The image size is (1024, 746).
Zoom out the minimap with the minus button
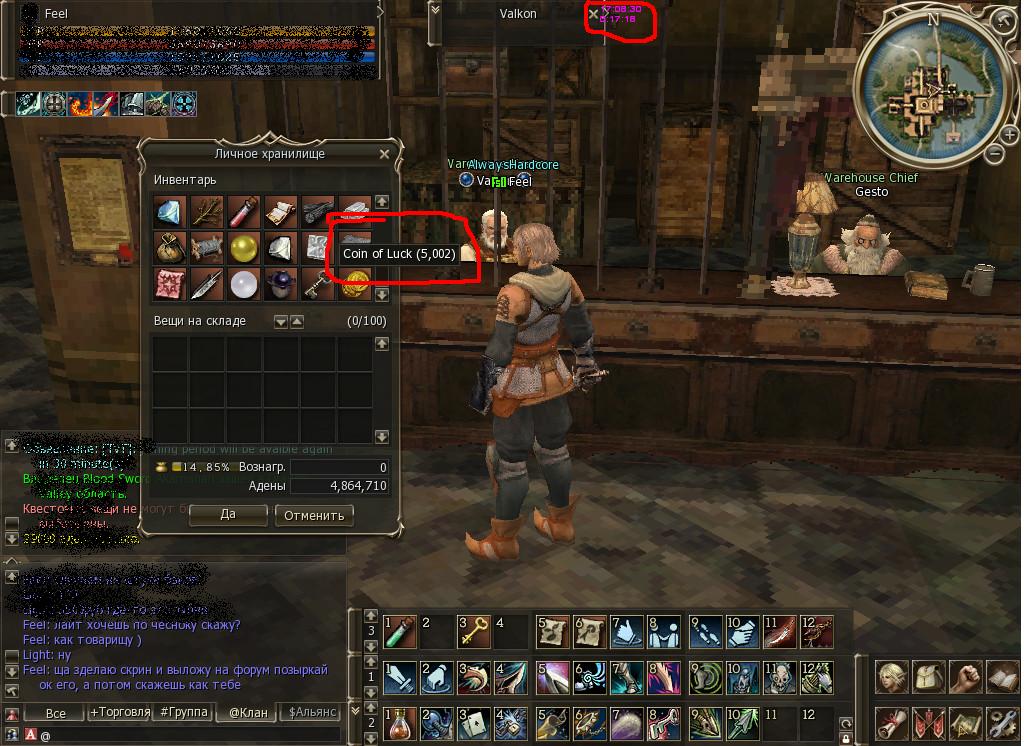click(994, 154)
